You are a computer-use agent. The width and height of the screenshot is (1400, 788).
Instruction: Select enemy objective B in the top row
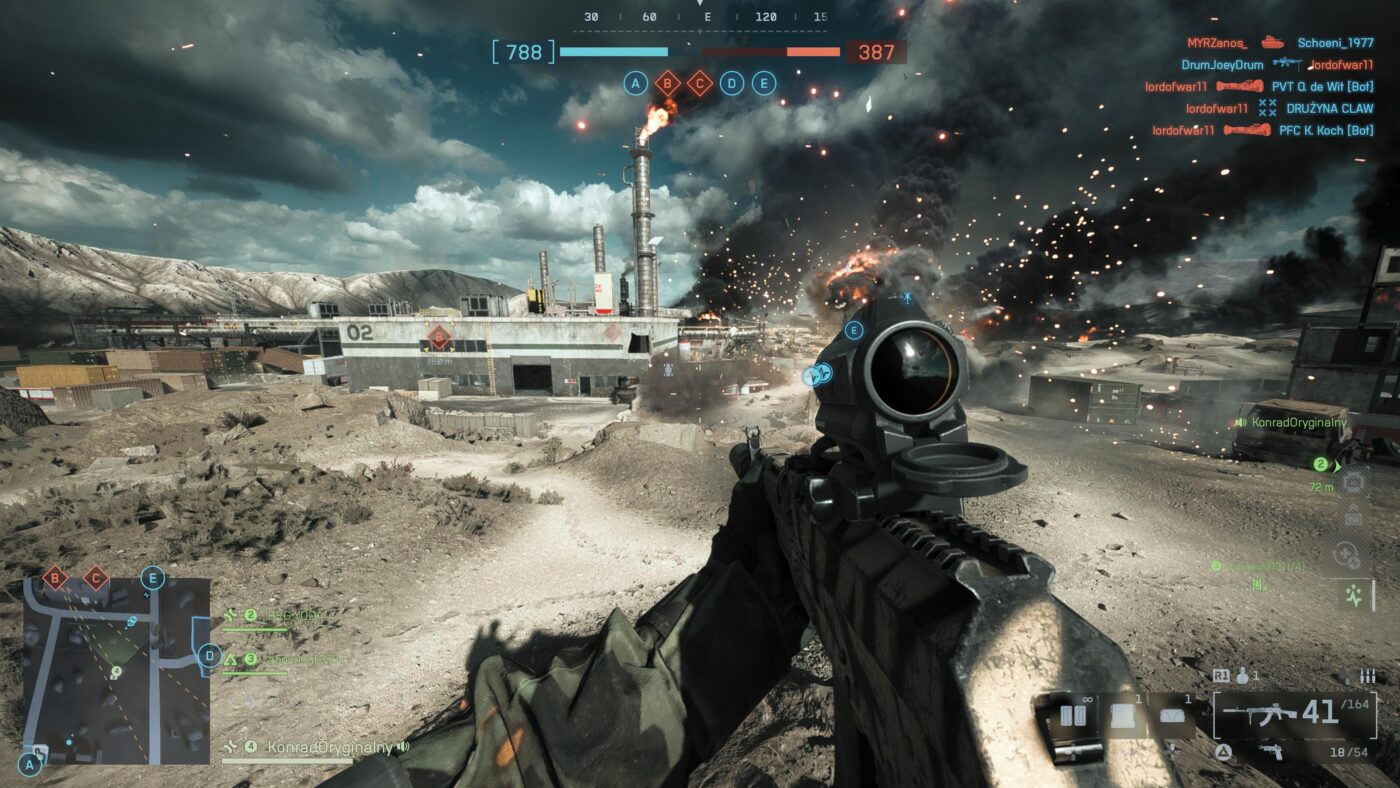click(667, 83)
